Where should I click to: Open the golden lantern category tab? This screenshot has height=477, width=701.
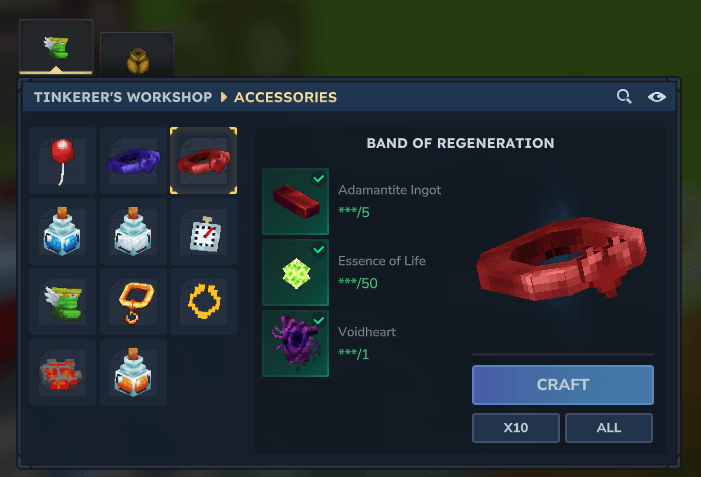(137, 58)
